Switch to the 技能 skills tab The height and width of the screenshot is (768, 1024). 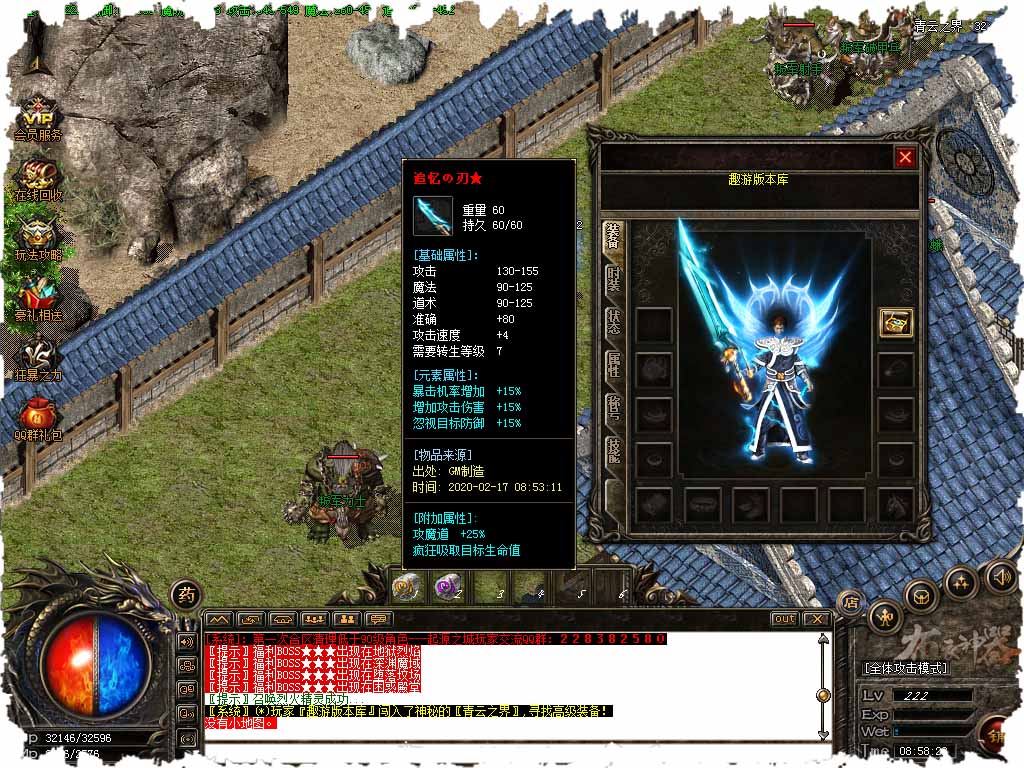point(613,457)
